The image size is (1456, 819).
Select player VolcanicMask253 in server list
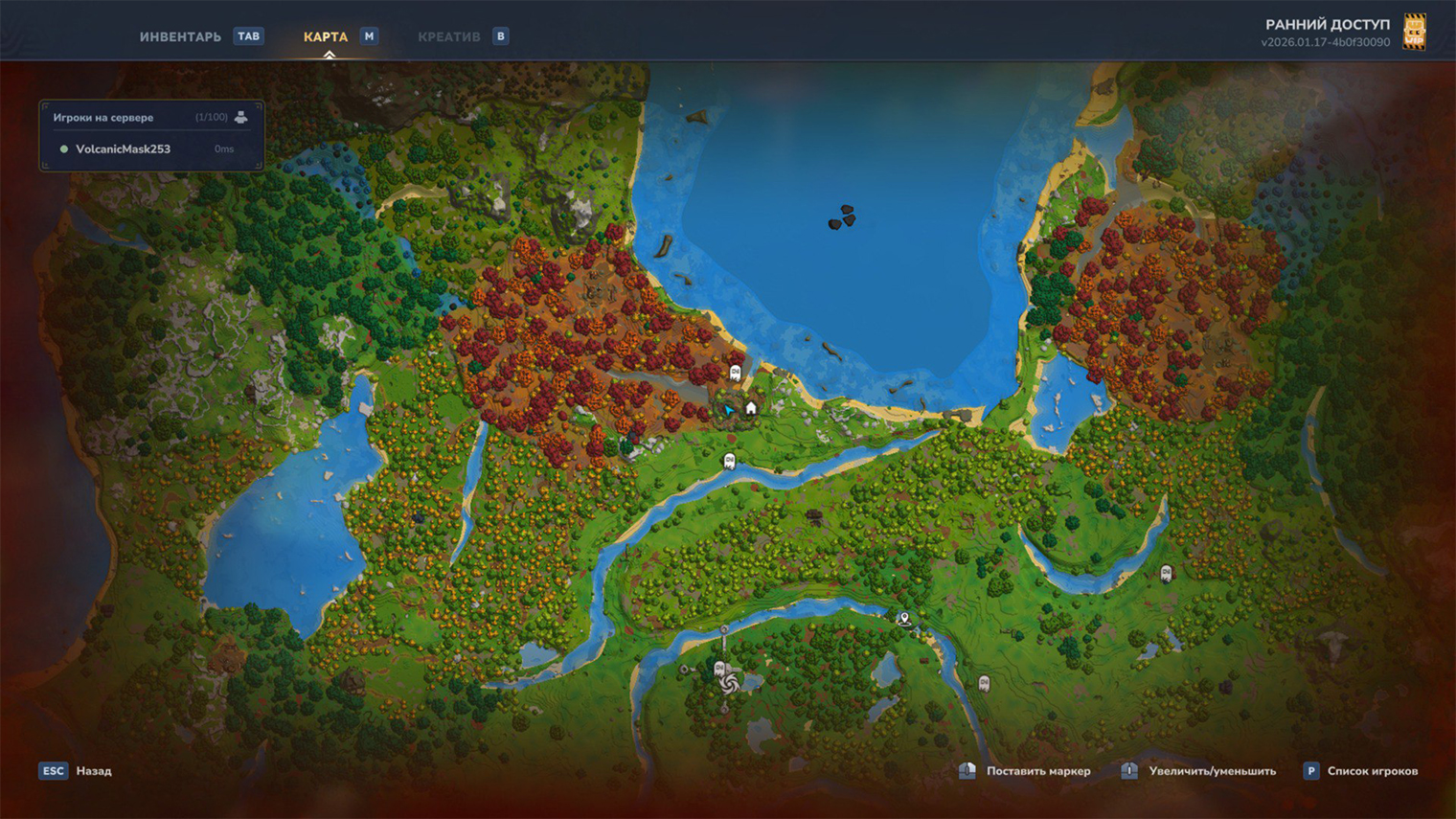(x=123, y=149)
